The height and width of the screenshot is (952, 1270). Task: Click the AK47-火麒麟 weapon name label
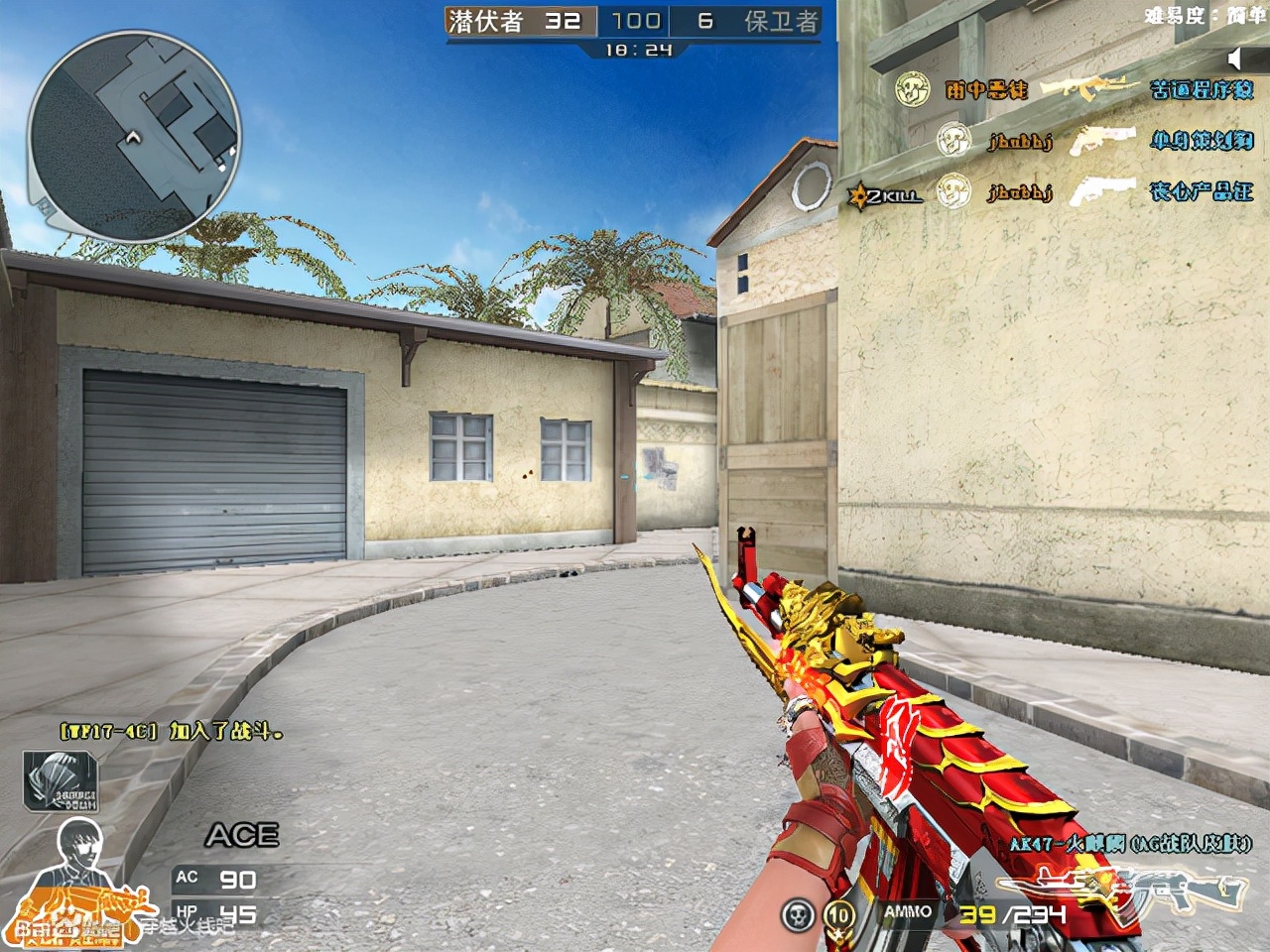[x=1130, y=844]
